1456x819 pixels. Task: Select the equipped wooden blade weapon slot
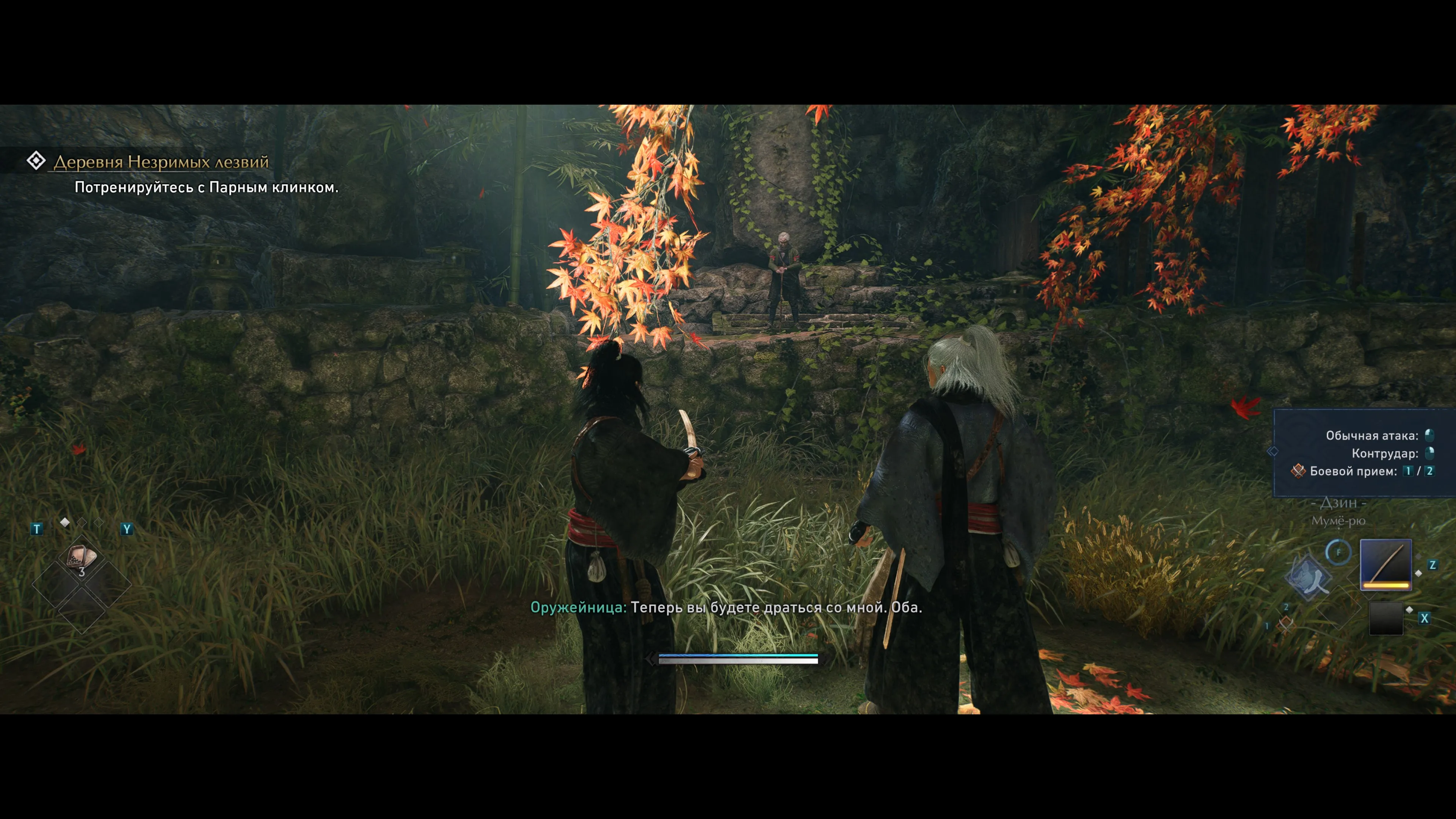pos(1385,565)
